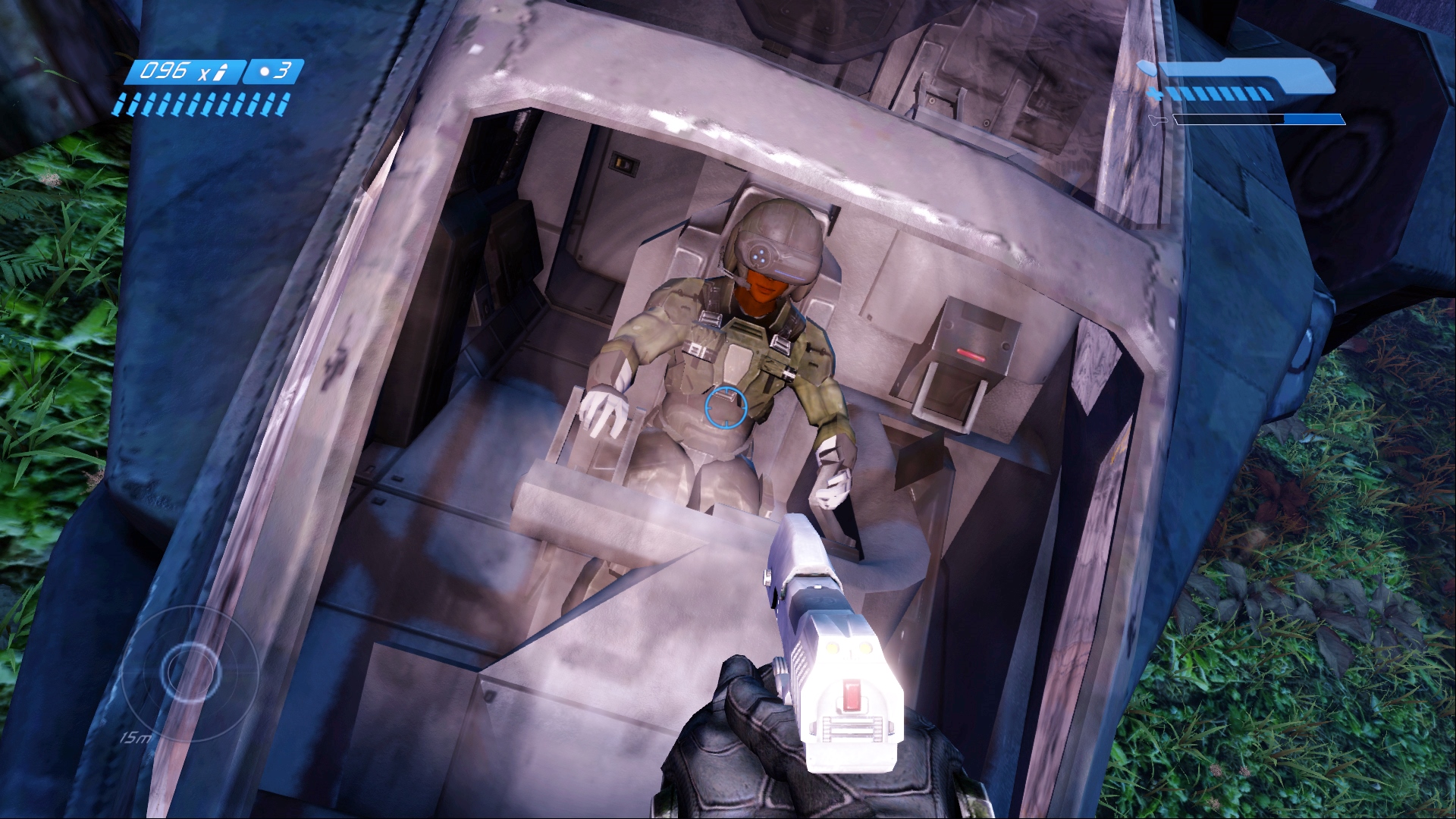1456x819 pixels.
Task: Click the shield icon left of the shield bar
Action: 1147,68
